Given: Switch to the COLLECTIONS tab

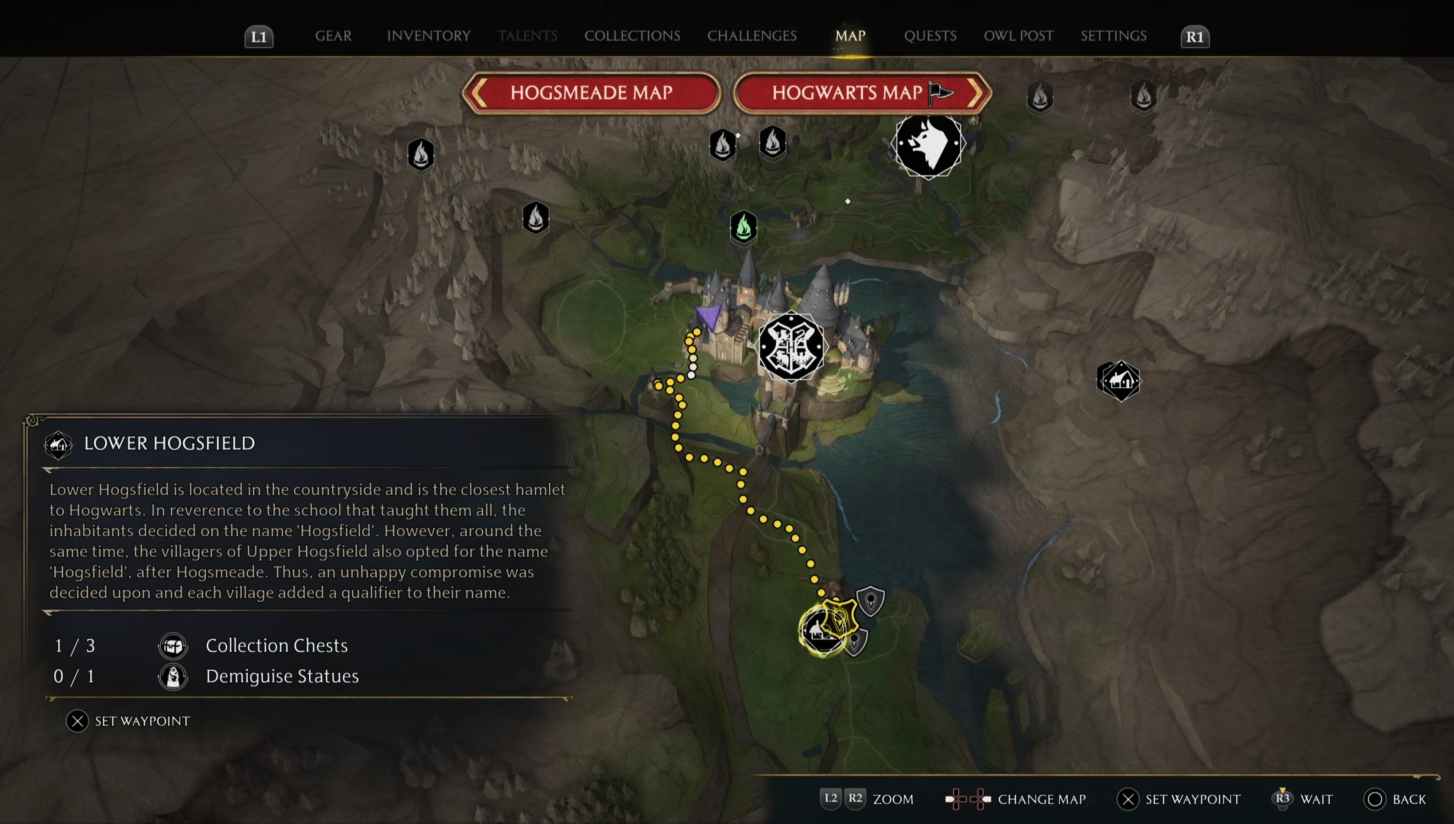Looking at the screenshot, I should [631, 35].
